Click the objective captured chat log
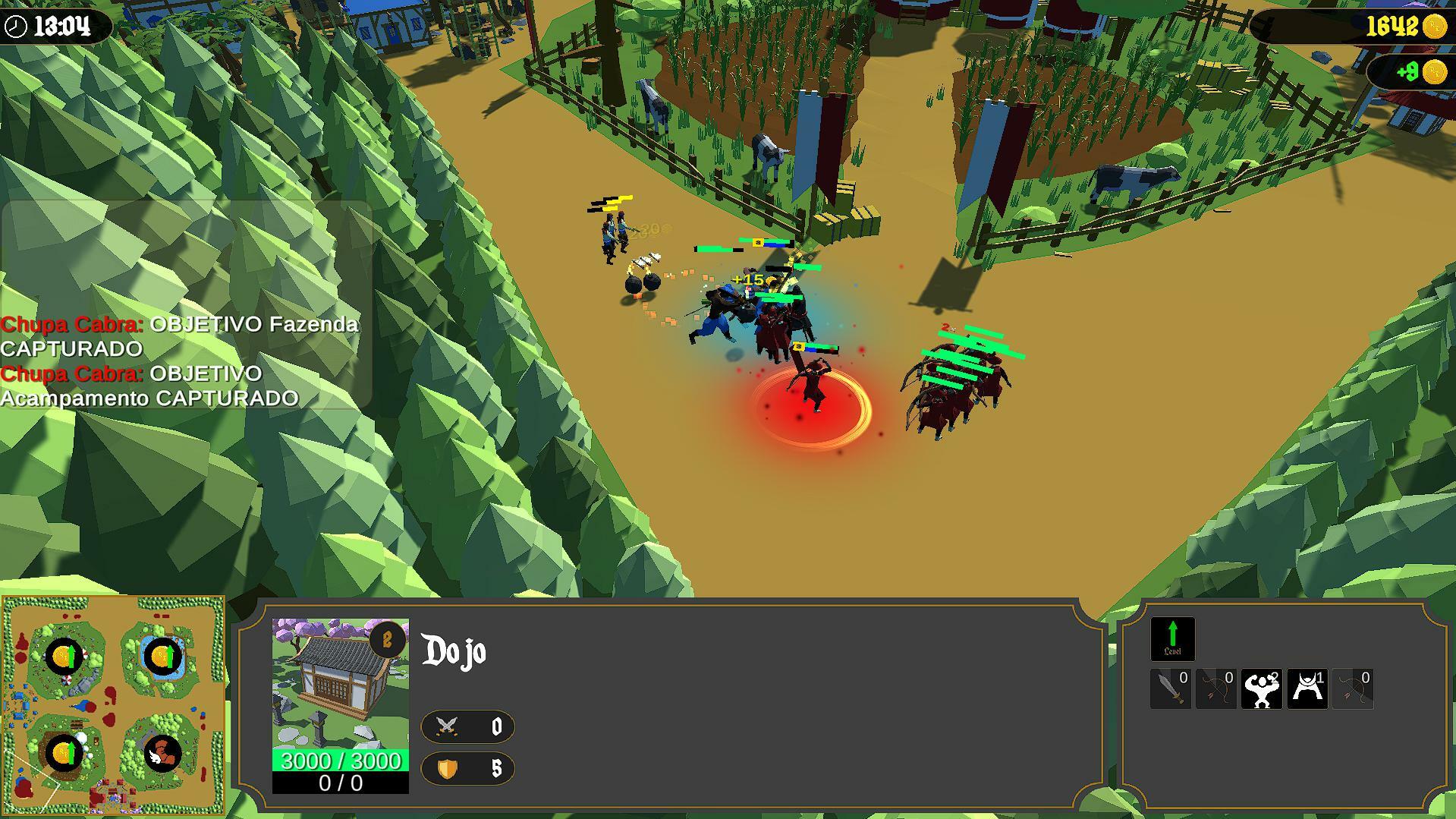Image resolution: width=1456 pixels, height=819 pixels. pos(181,361)
